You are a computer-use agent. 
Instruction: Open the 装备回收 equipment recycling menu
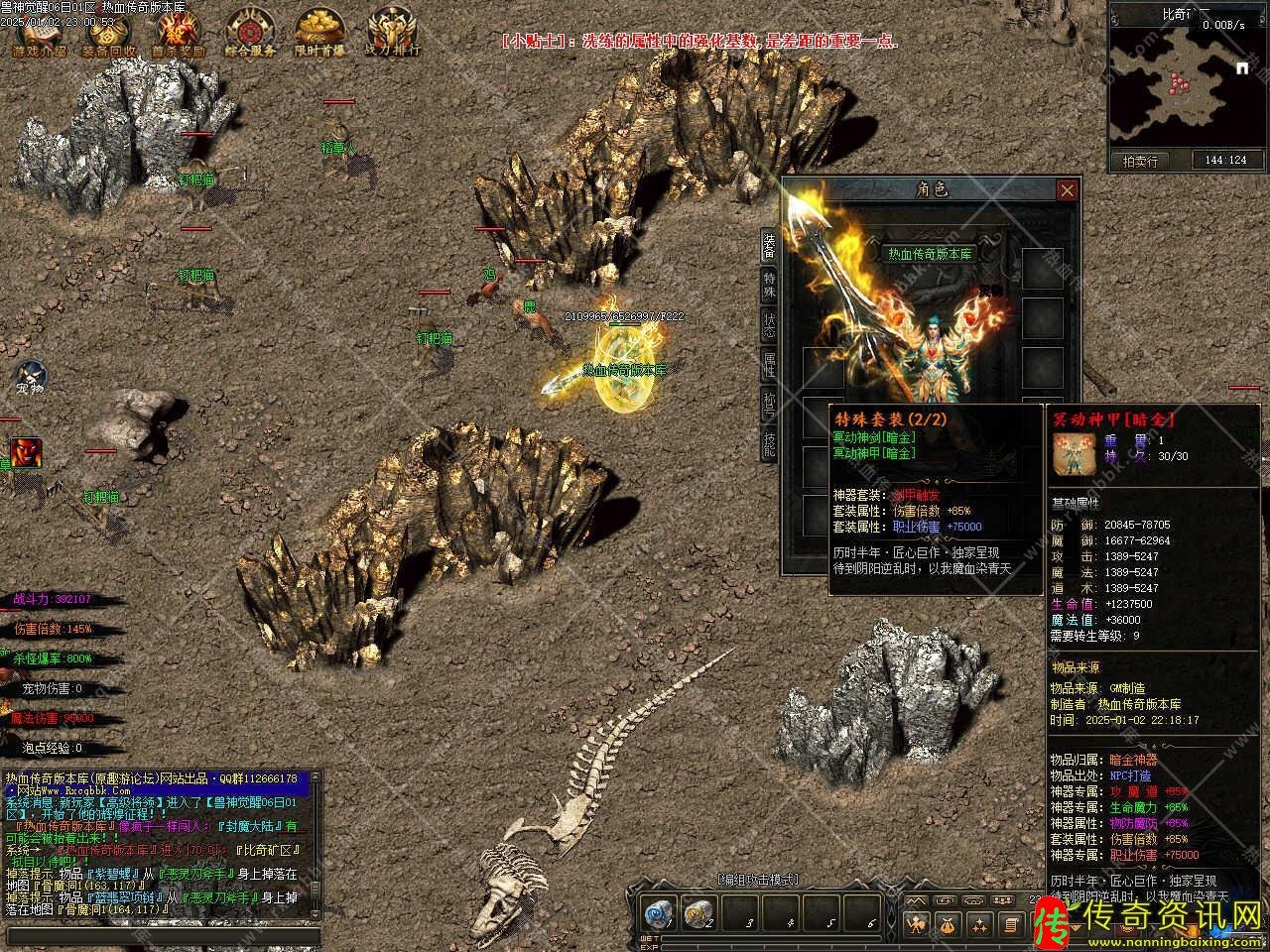109,33
